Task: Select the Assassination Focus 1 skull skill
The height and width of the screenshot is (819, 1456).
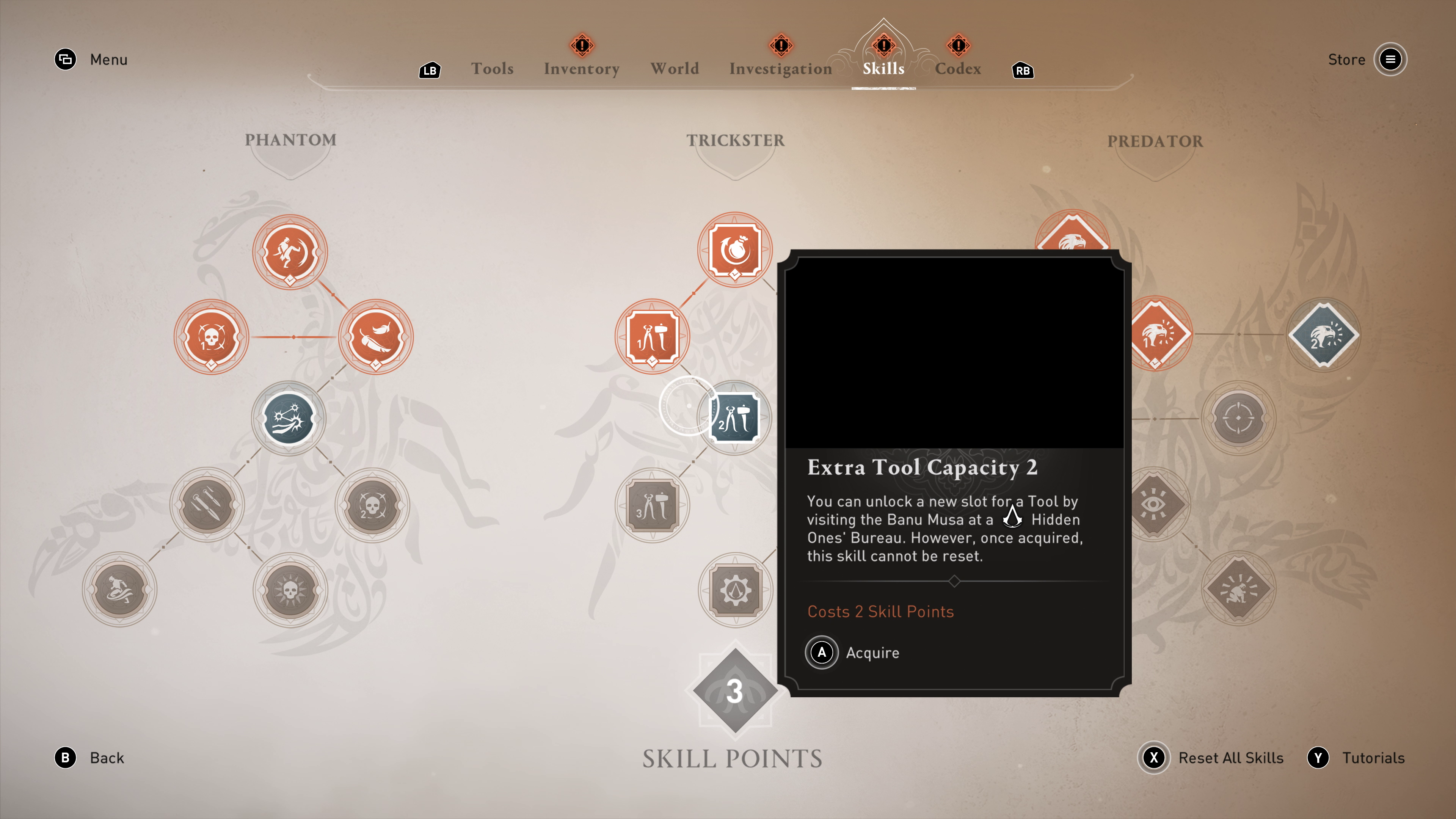Action: 212,337
